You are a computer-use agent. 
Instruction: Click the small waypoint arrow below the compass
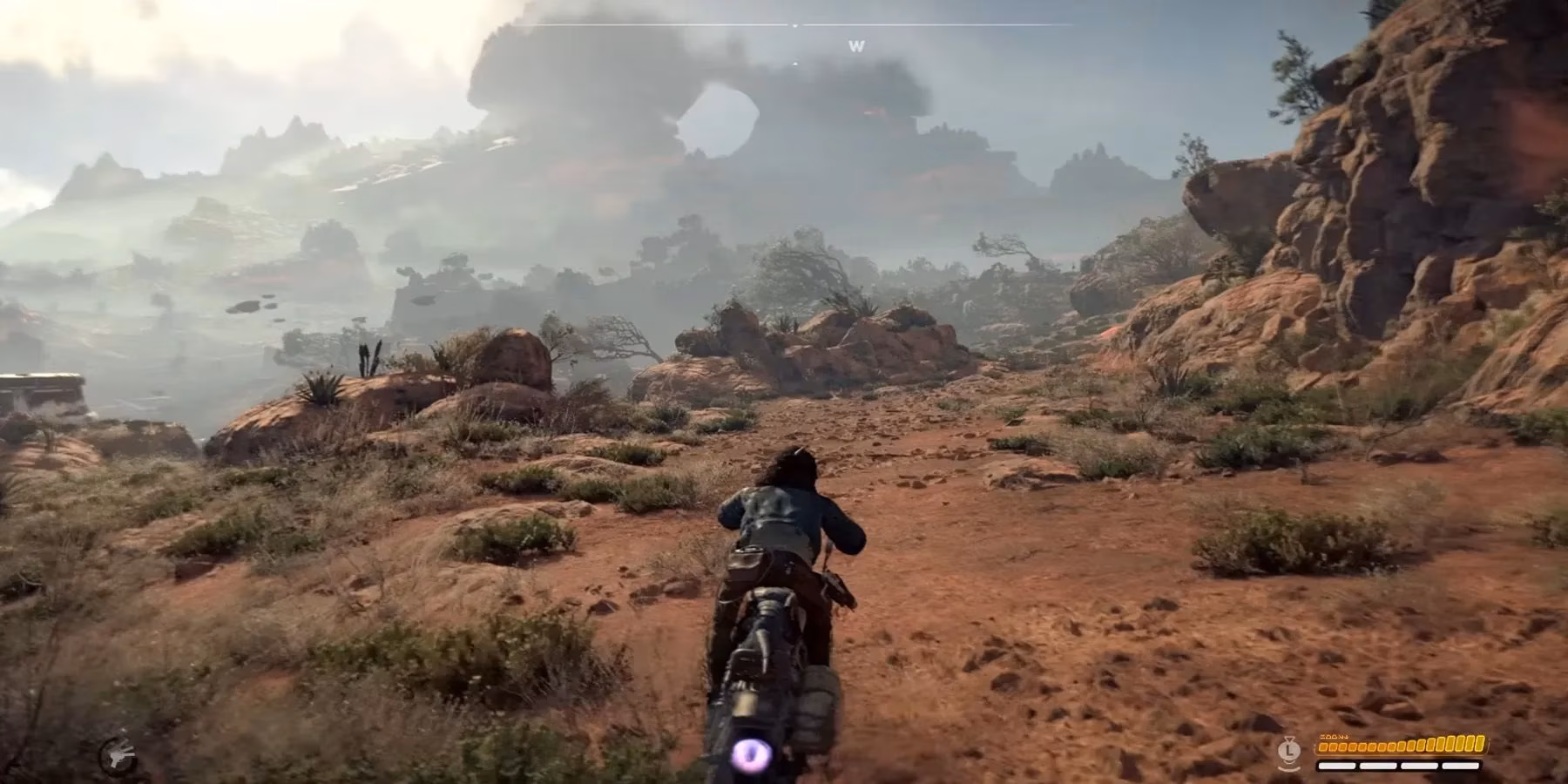(795, 64)
